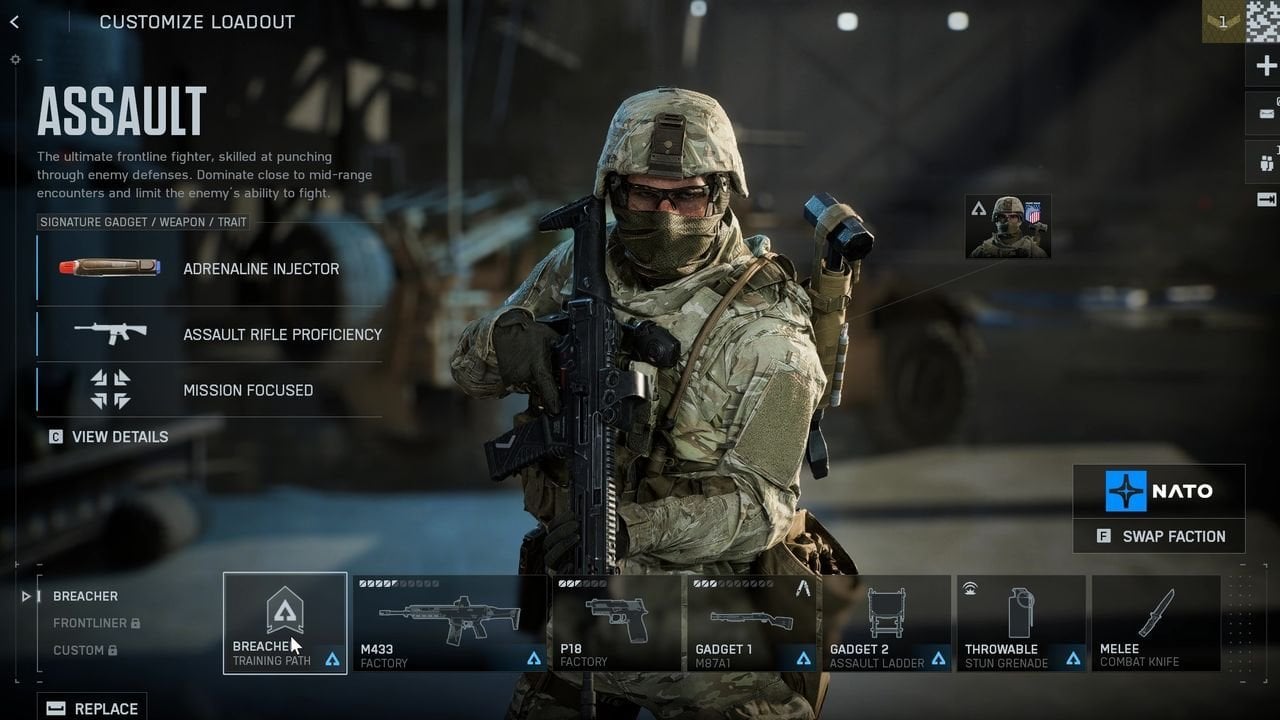Swap faction from NATO
This screenshot has height=720, width=1280.
pos(1159,536)
